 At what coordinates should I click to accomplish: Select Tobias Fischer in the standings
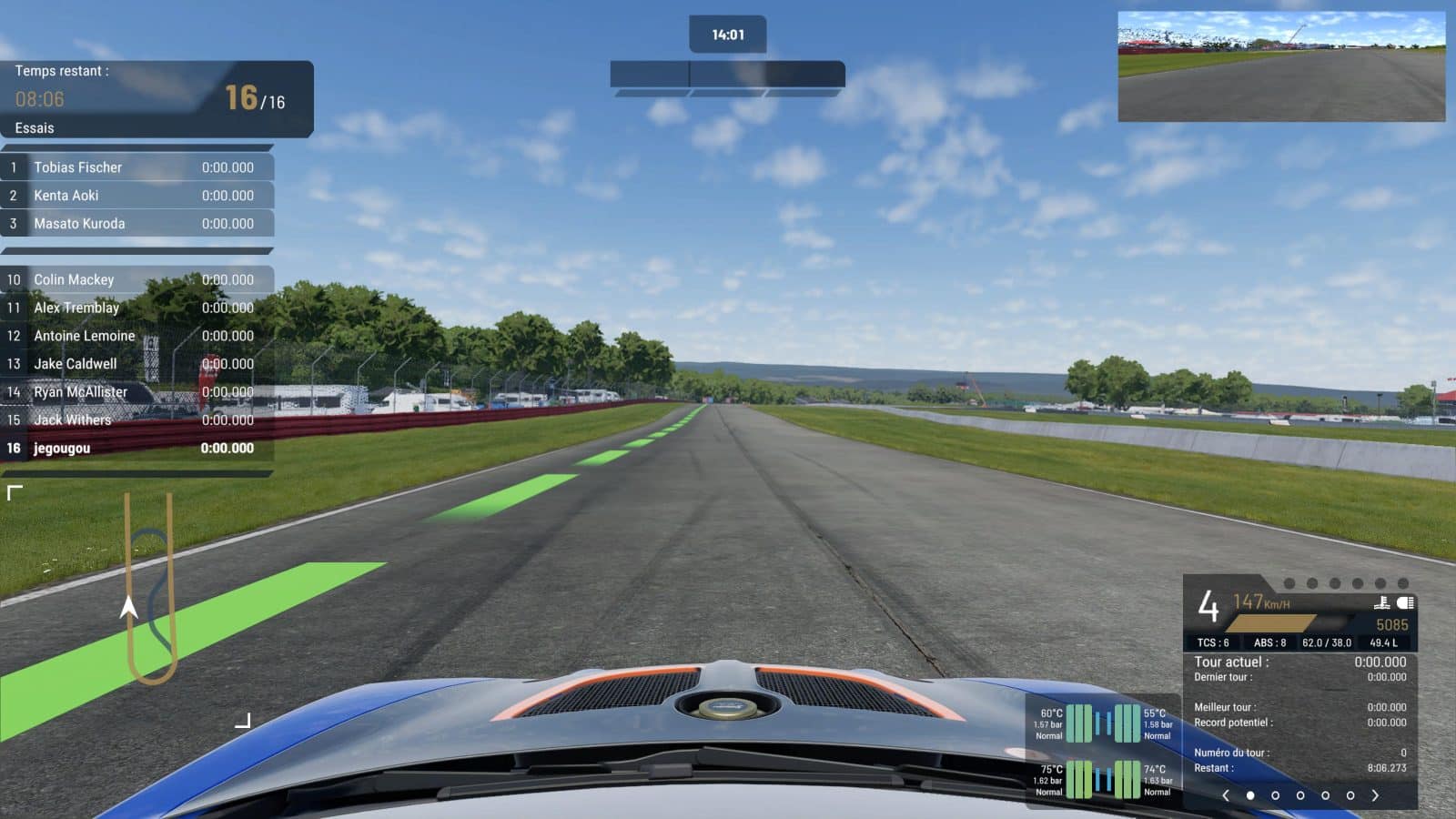click(136, 167)
